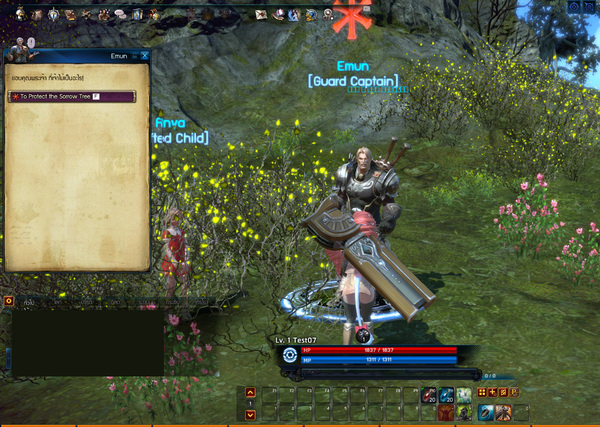
Task: Click the round class emblem beside the HP bar
Action: coord(290,354)
